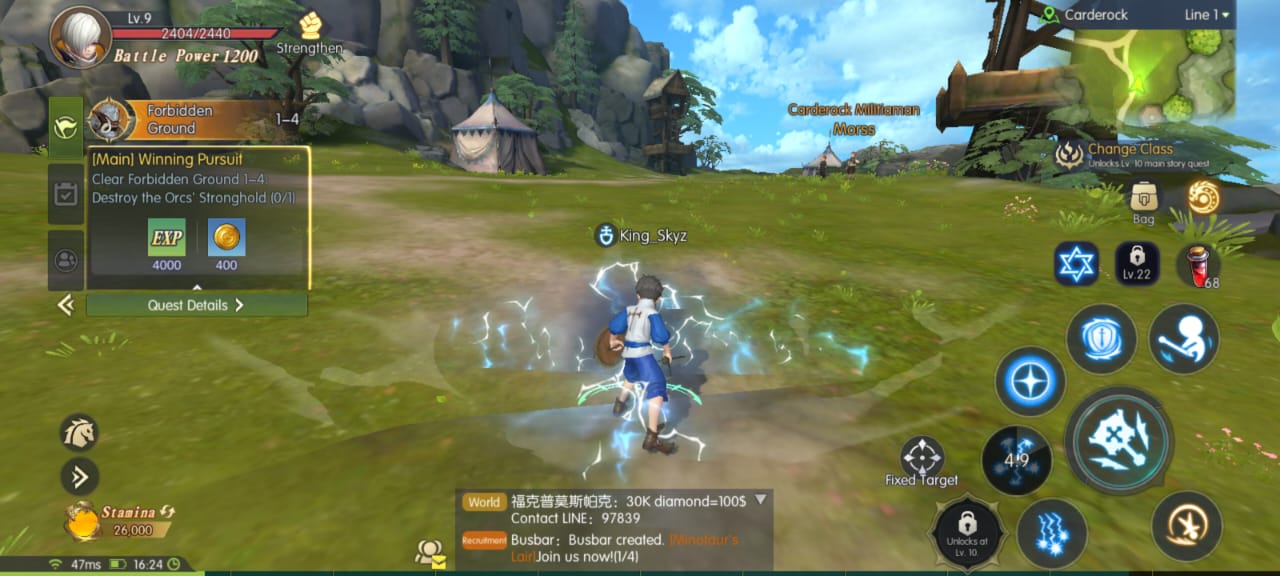Open the orange swirl menu icon

[x=1202, y=197]
